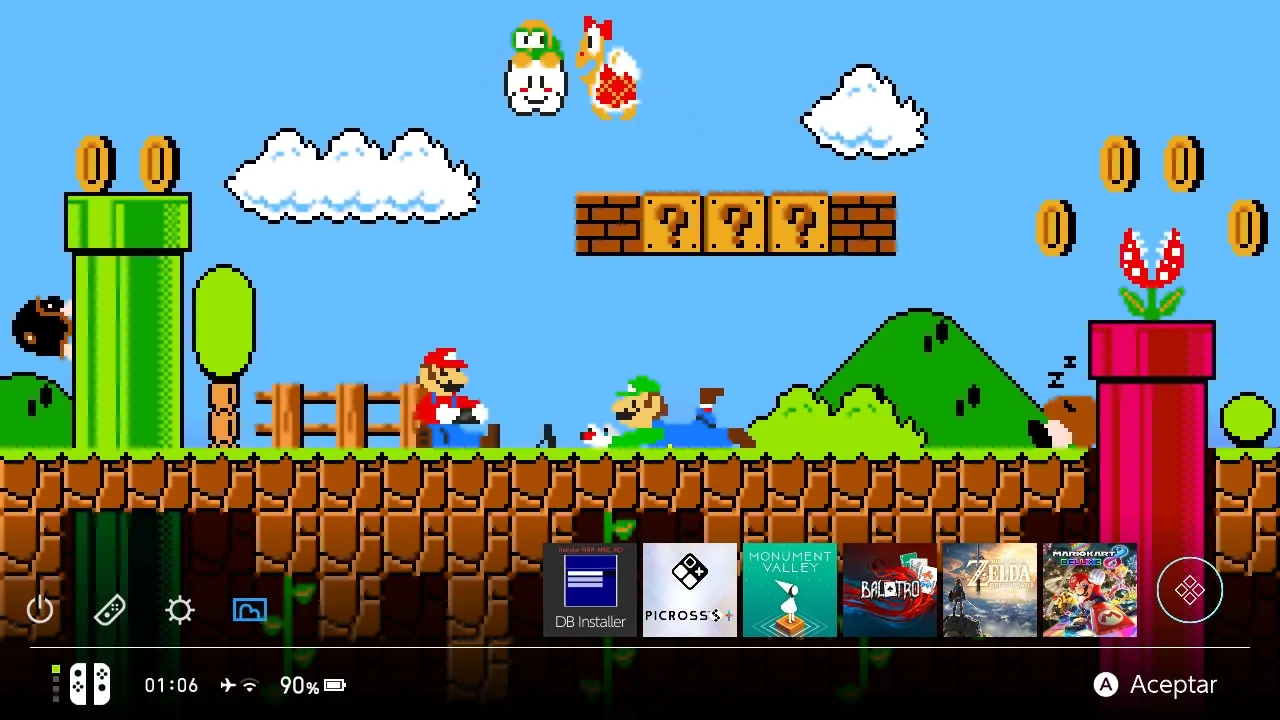Image resolution: width=1280 pixels, height=720 pixels.
Task: Click the green controller connection indicator
Action: click(x=56, y=671)
